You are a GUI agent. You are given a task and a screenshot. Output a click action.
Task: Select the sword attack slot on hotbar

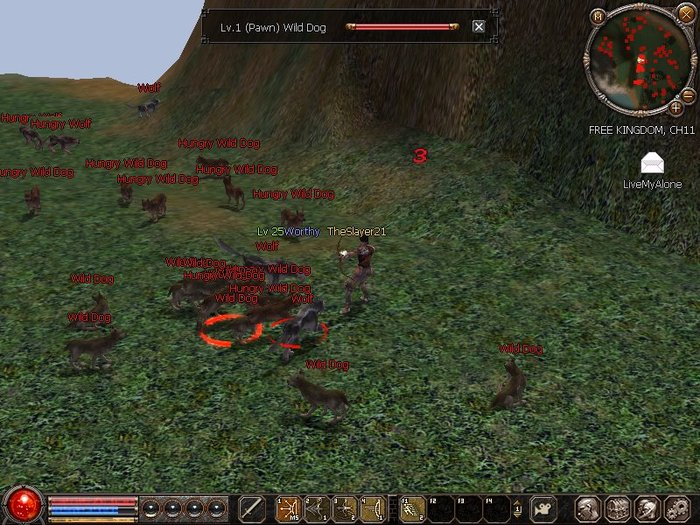[252, 508]
